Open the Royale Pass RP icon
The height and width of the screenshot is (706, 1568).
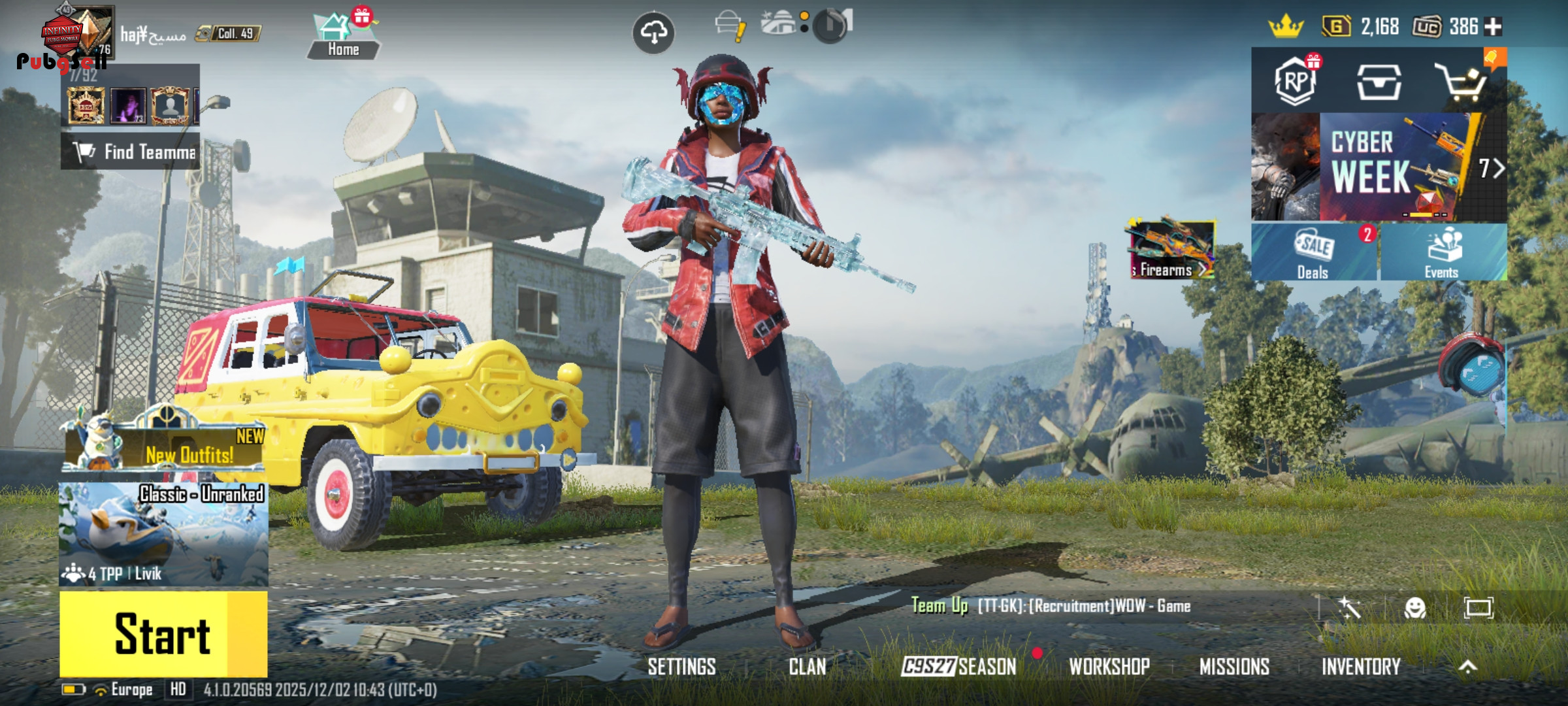(1295, 82)
